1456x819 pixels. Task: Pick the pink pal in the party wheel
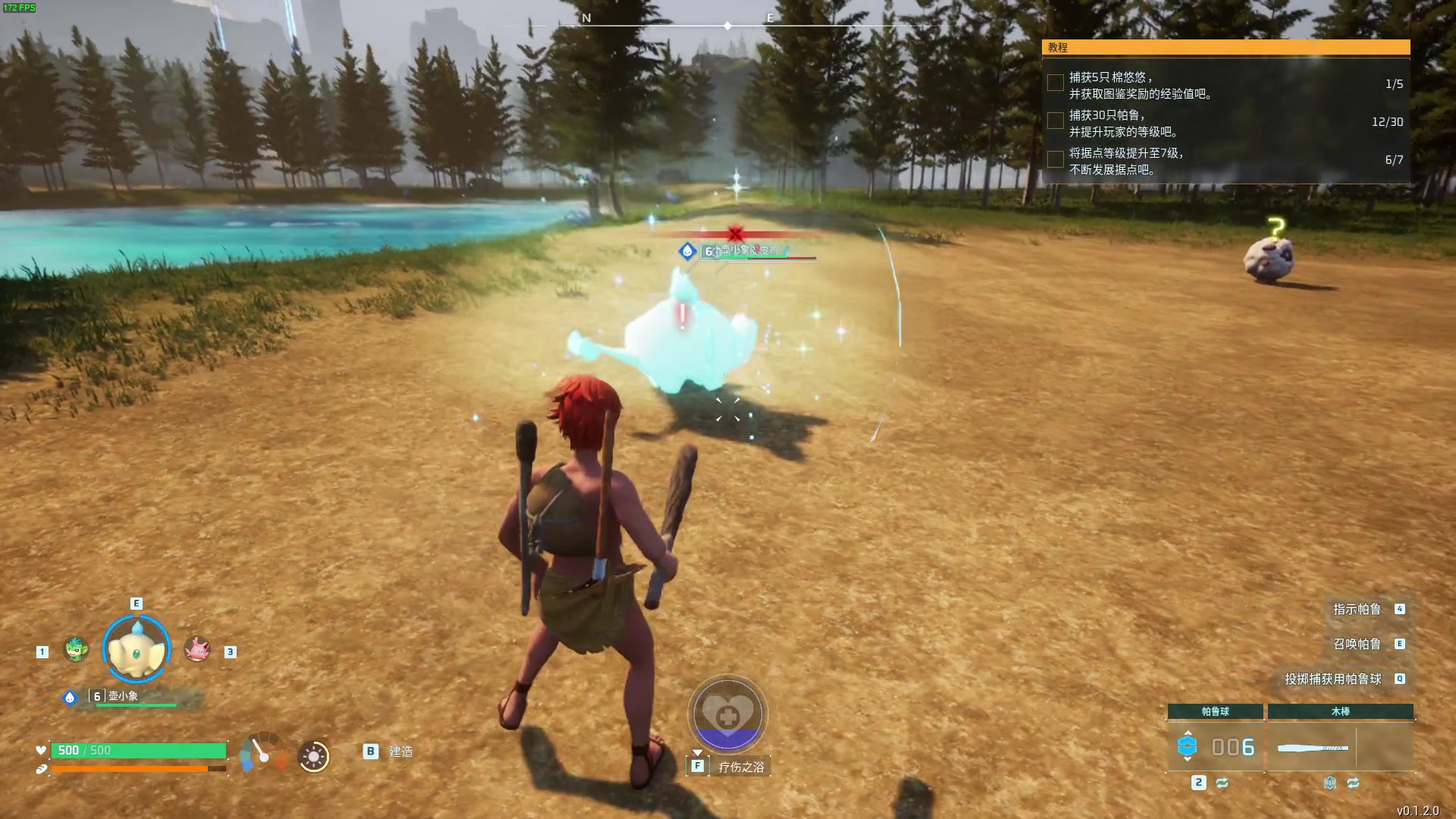(x=197, y=649)
